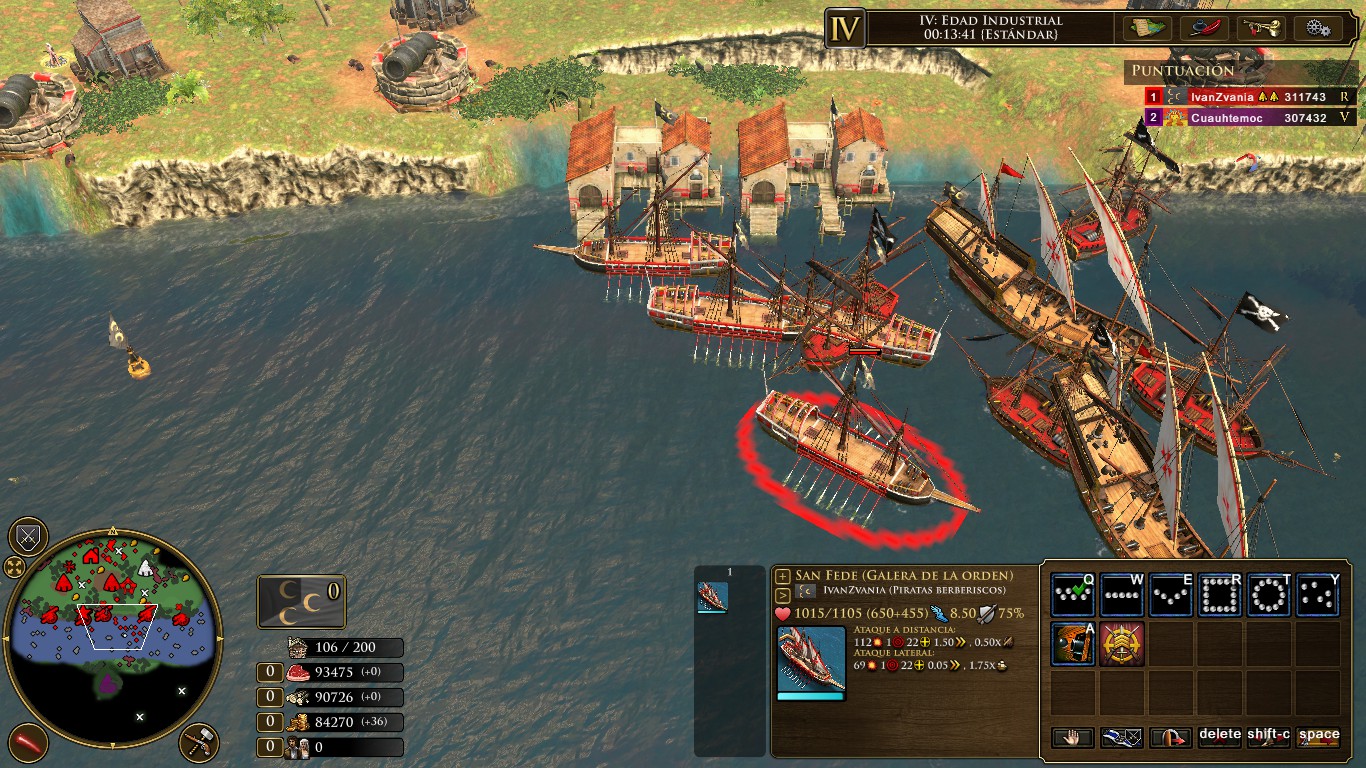
Task: Select the San Fede galley portrait thumbnail
Action: click(712, 597)
